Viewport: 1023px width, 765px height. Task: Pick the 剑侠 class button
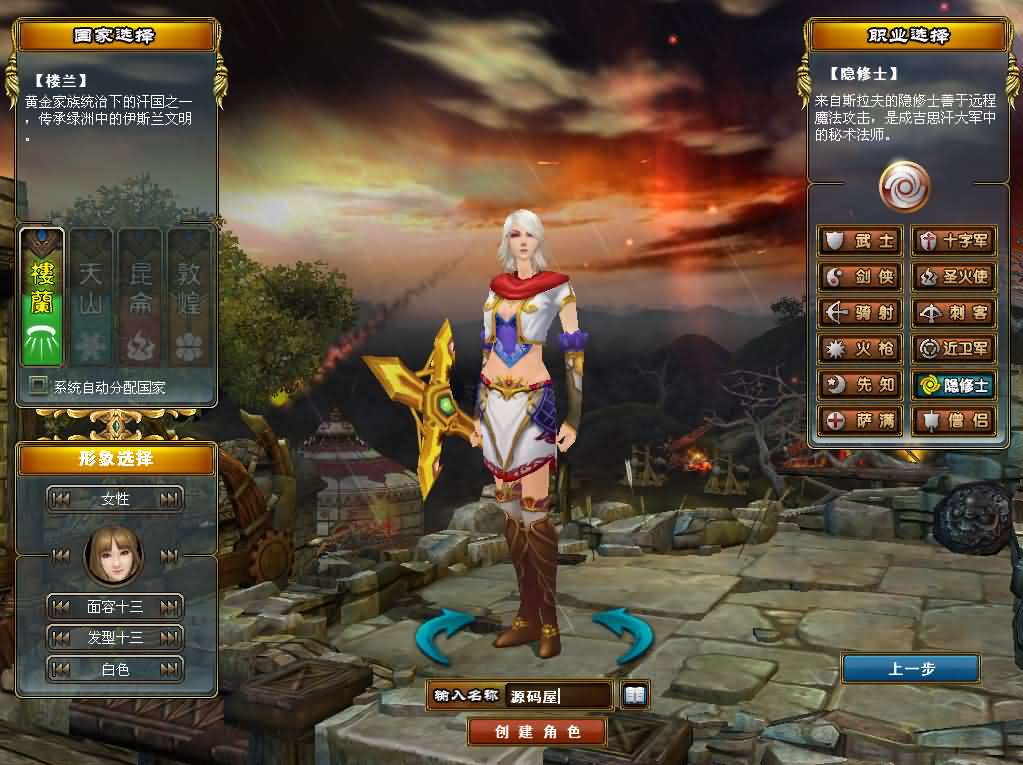point(860,277)
